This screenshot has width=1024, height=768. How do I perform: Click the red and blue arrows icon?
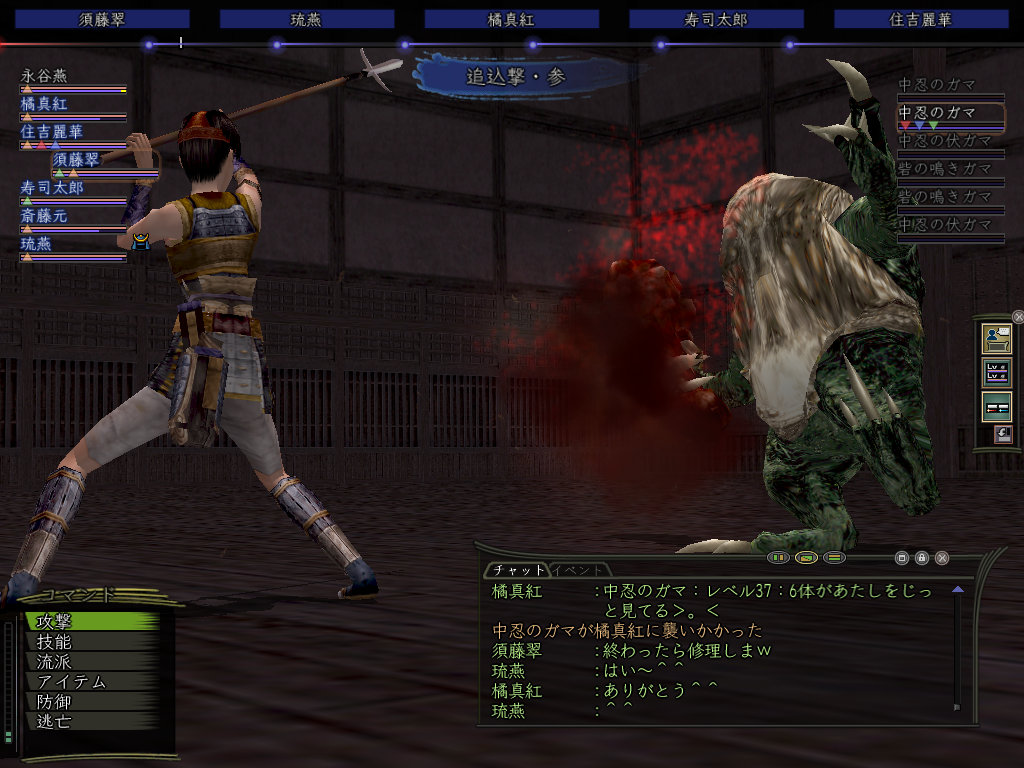(997, 406)
